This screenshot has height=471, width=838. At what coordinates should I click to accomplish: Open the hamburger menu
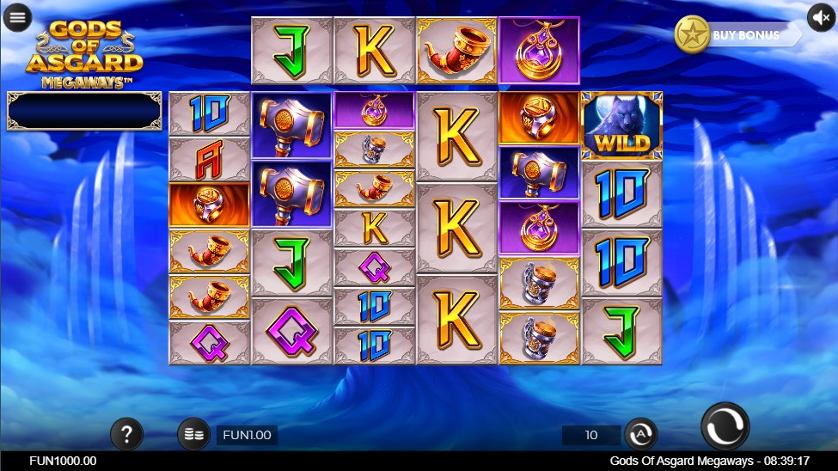pyautogui.click(x=18, y=18)
